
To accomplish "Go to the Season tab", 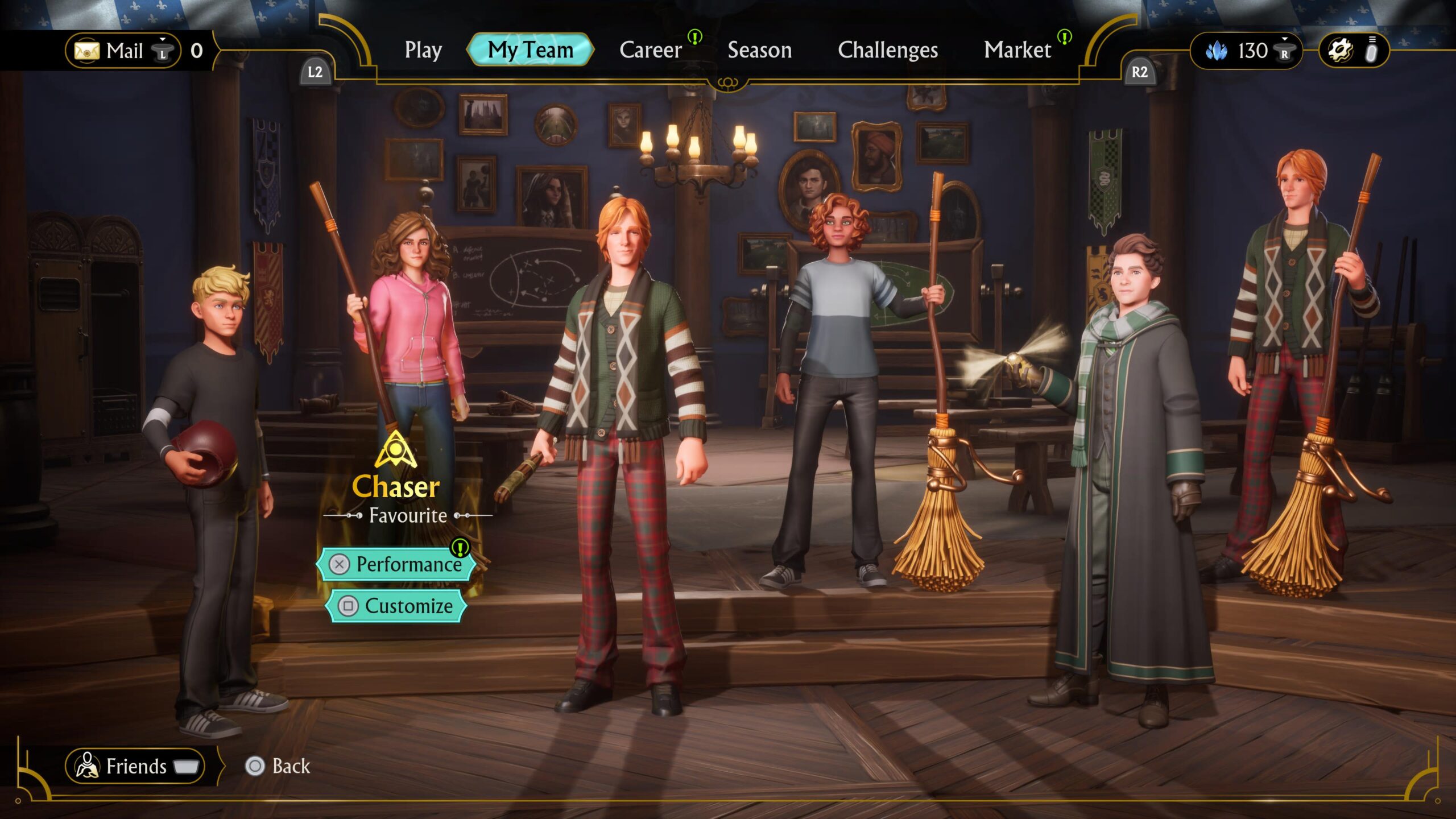I will pos(759,51).
